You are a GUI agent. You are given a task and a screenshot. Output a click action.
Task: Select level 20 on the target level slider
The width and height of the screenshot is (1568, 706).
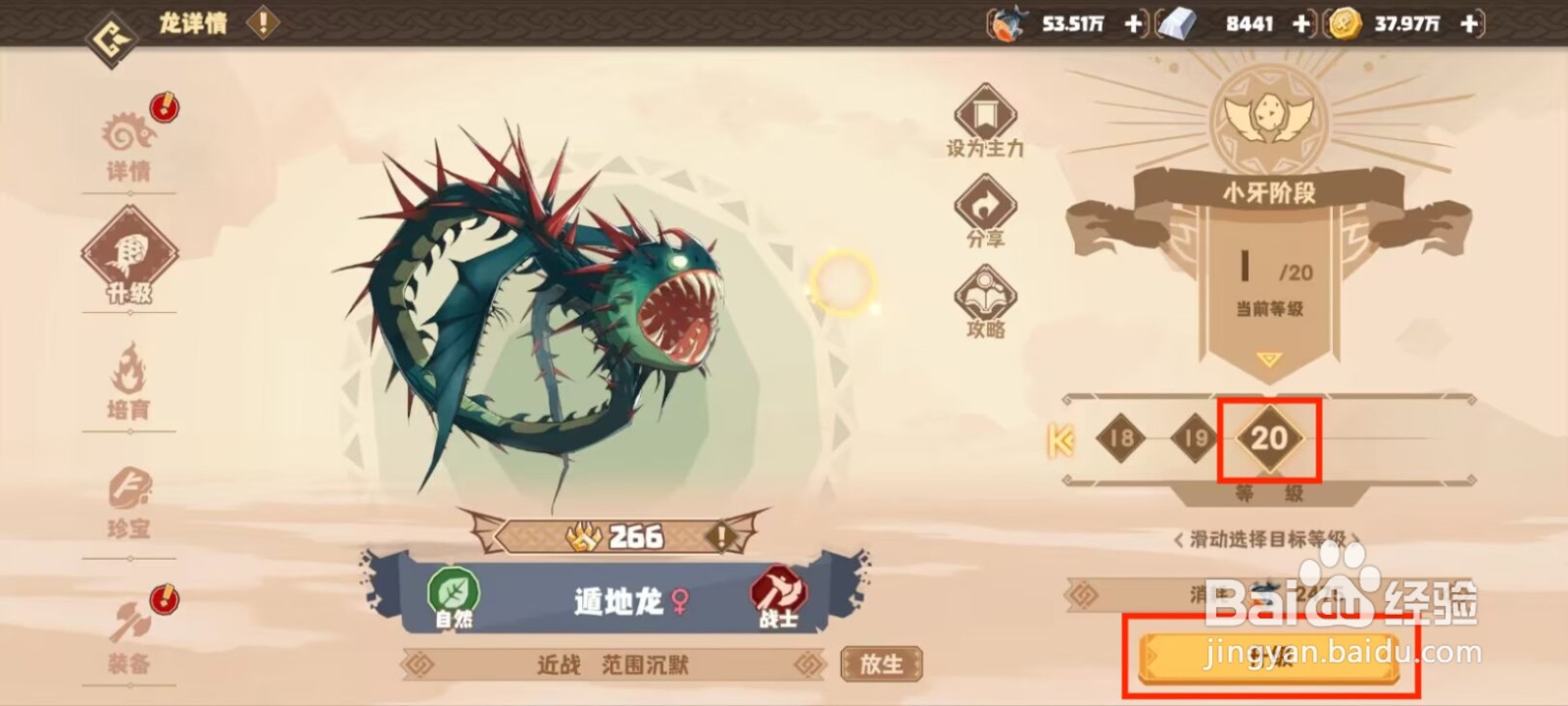click(1270, 440)
